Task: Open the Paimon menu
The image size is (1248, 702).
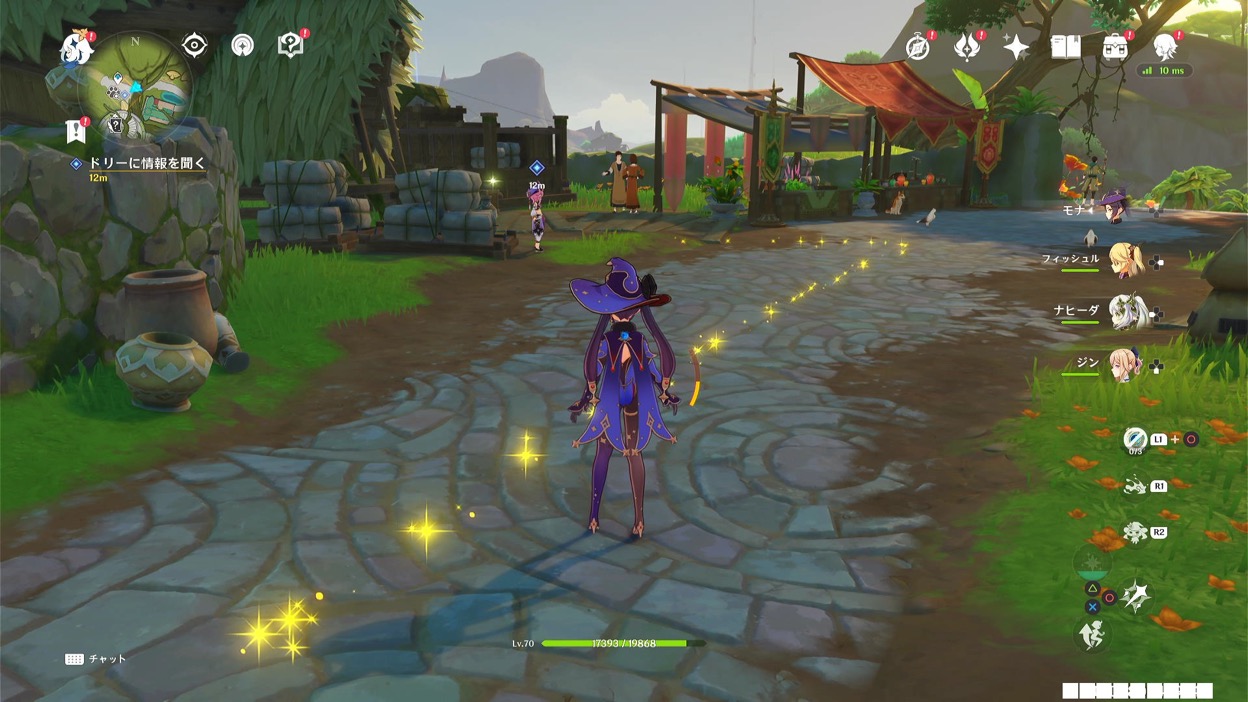Action: tap(75, 48)
